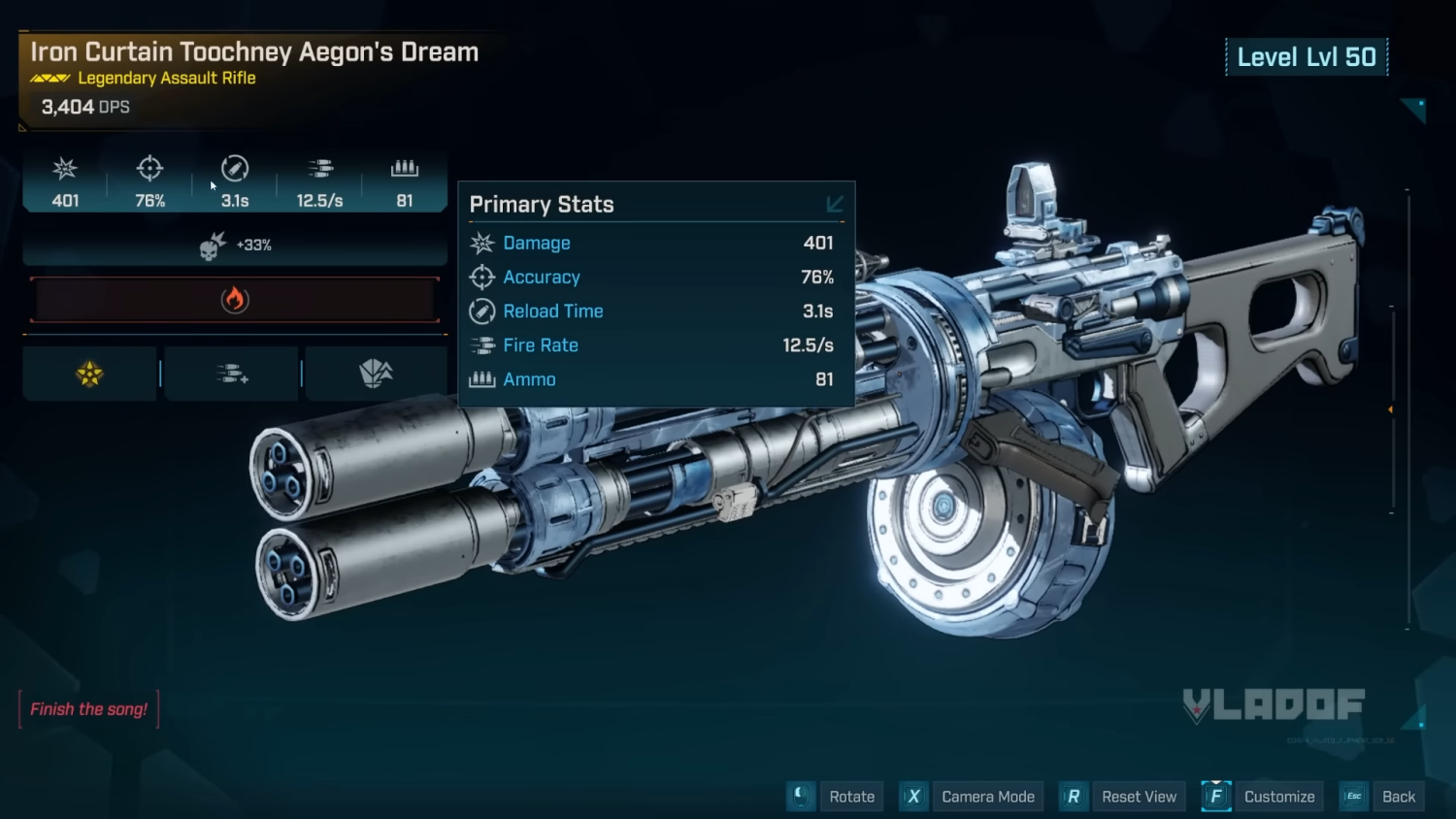1456x819 pixels.
Task: Select the bullets-plus perk slot
Action: click(x=232, y=374)
